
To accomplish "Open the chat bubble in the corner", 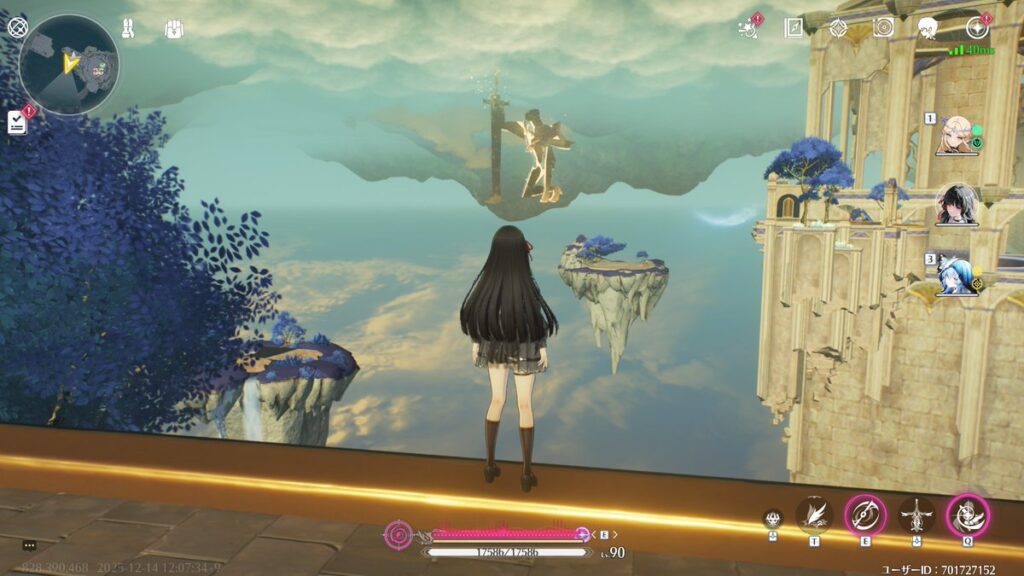I will [29, 545].
